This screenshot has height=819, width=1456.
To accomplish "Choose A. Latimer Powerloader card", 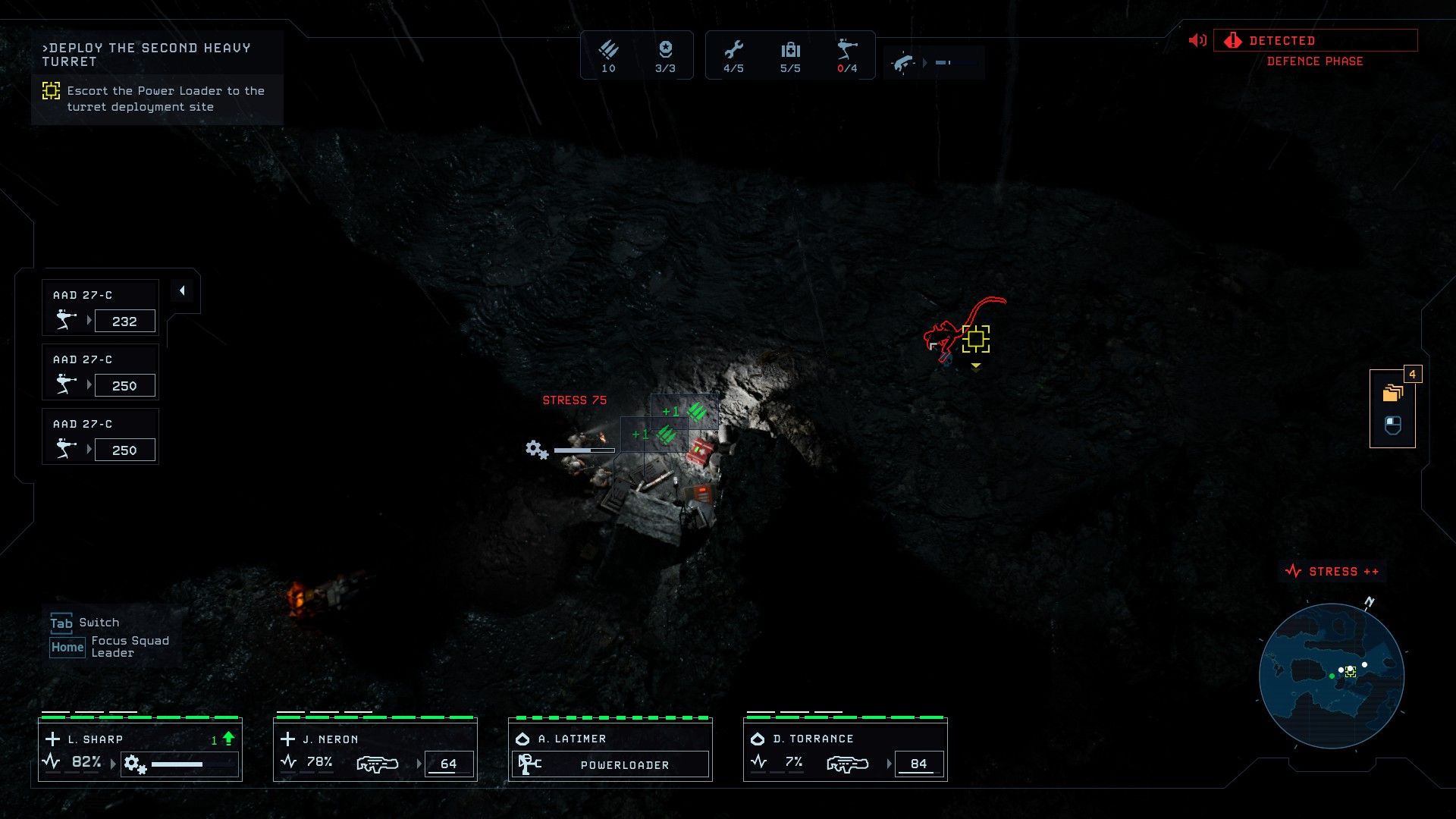I will click(x=610, y=751).
